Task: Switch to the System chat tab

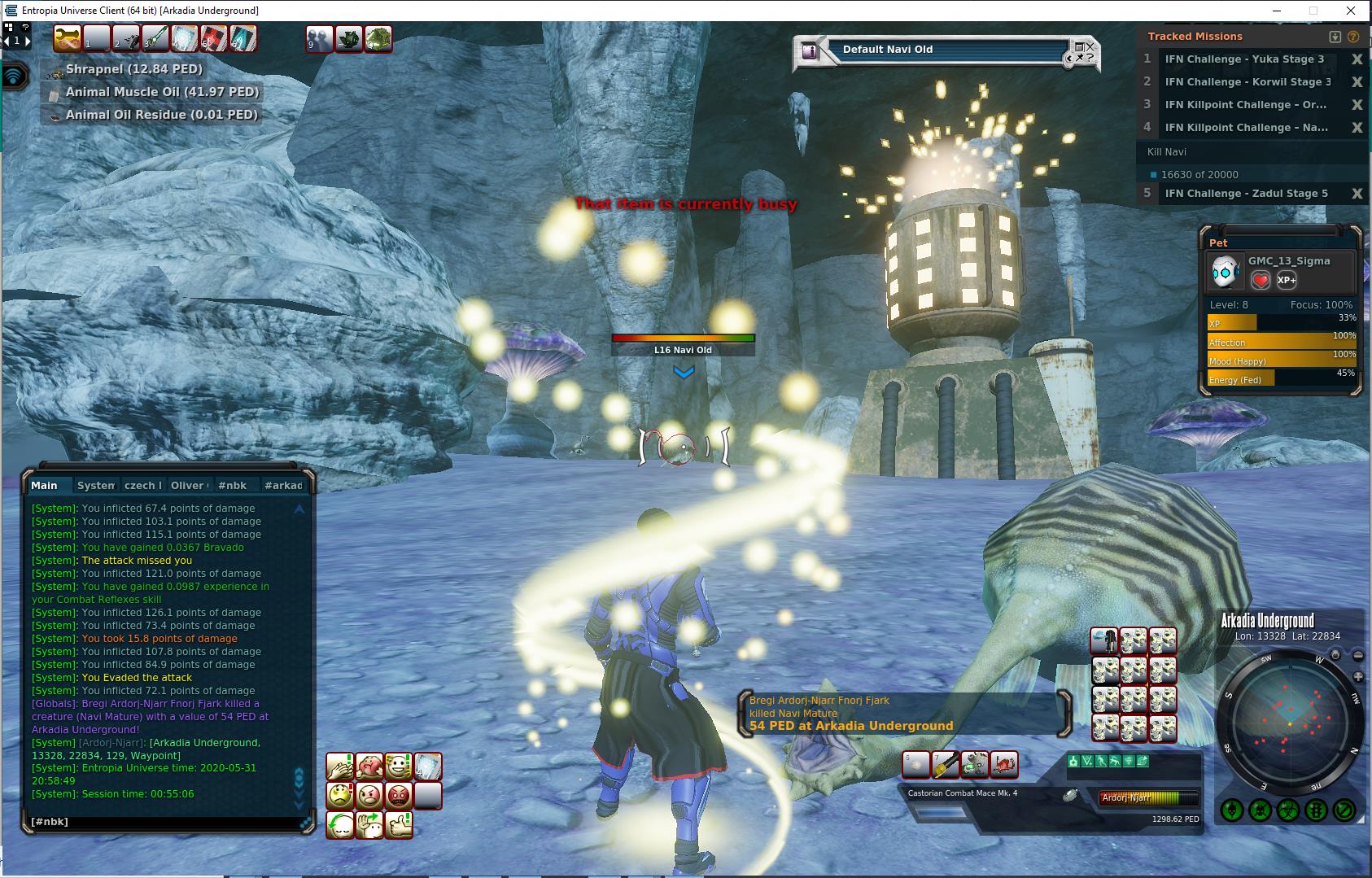Action: 95,486
